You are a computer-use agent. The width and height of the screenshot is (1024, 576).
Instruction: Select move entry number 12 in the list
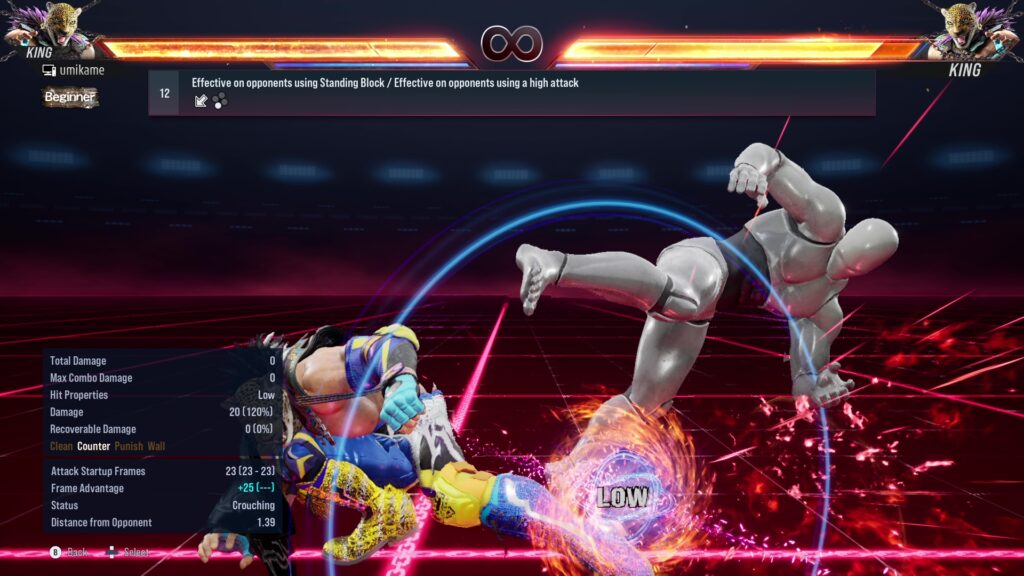511,93
